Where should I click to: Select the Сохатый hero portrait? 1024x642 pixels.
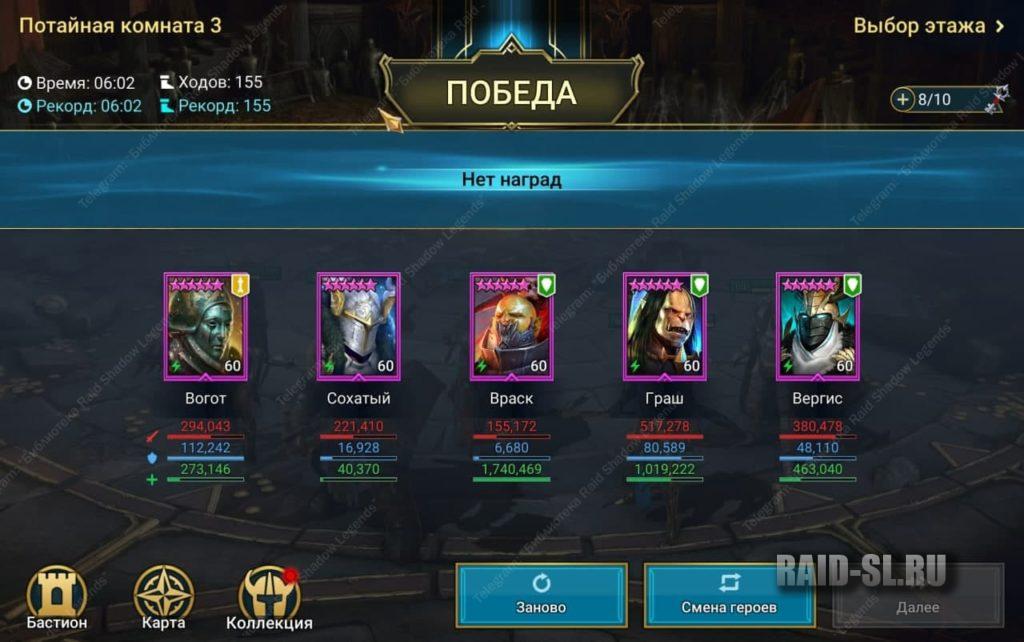[x=358, y=327]
